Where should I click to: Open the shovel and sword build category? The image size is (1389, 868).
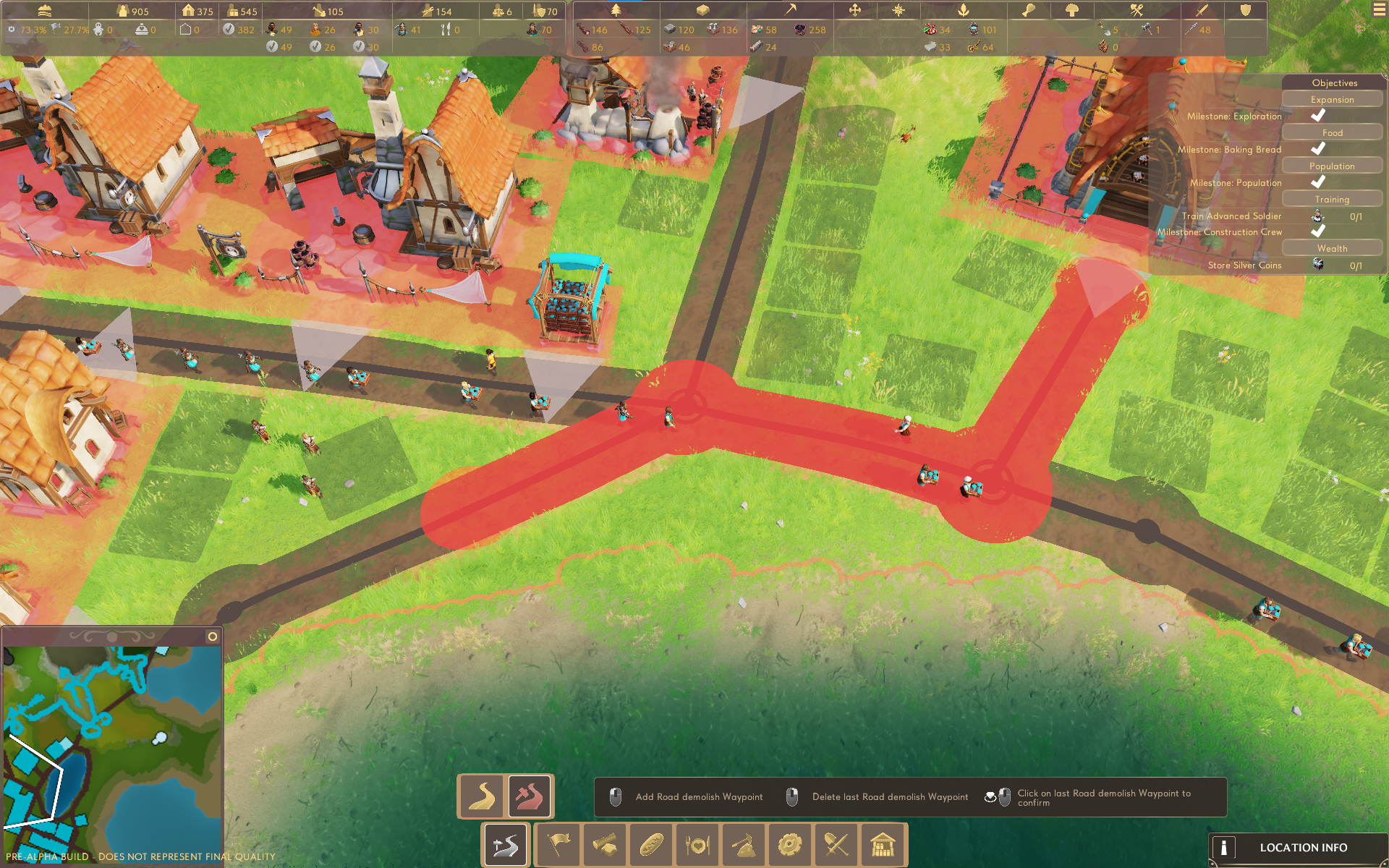[836, 844]
